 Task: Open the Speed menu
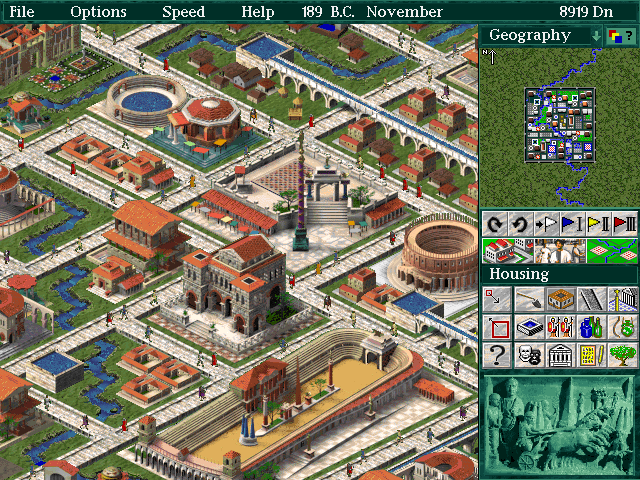(x=184, y=12)
